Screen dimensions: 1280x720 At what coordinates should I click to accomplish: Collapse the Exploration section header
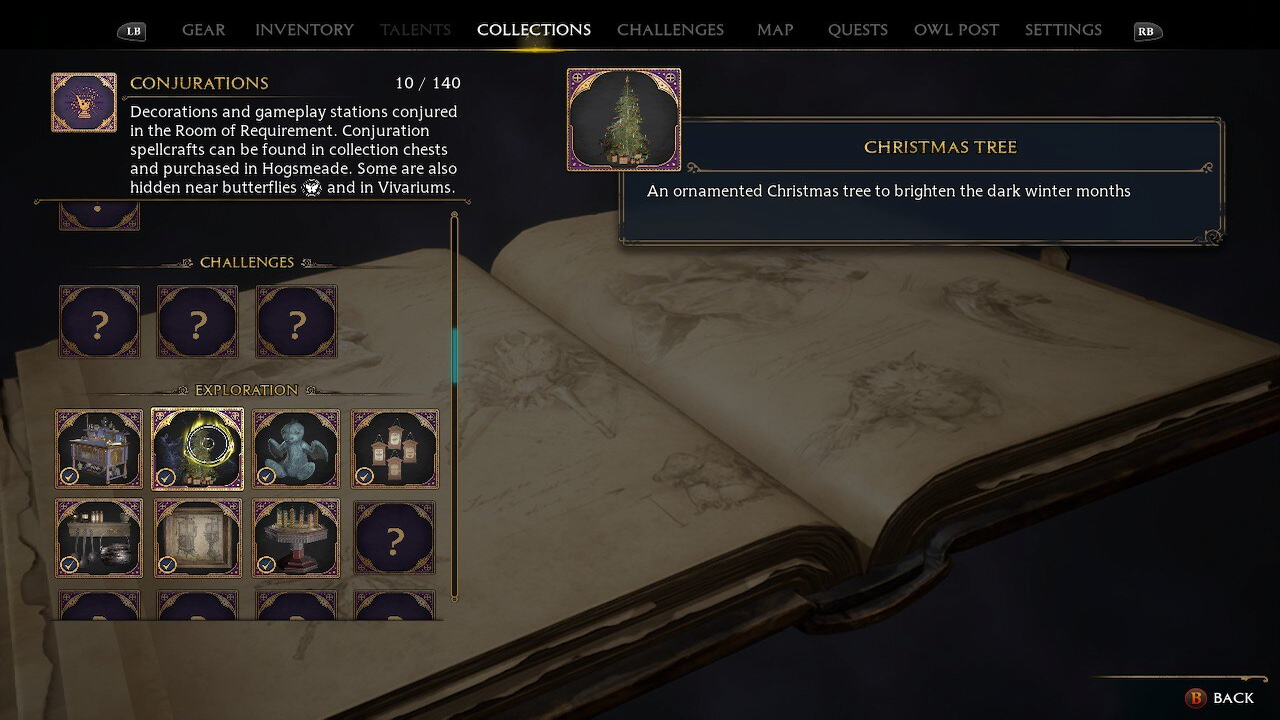click(x=246, y=390)
